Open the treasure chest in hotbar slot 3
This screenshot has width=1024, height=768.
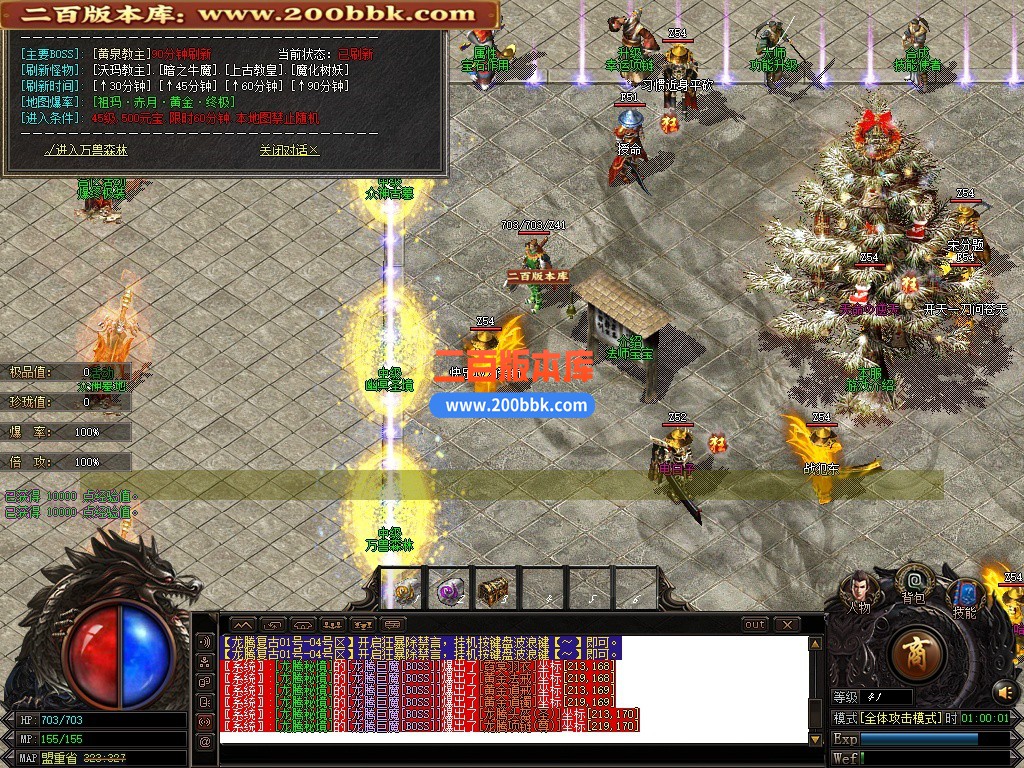click(x=493, y=590)
